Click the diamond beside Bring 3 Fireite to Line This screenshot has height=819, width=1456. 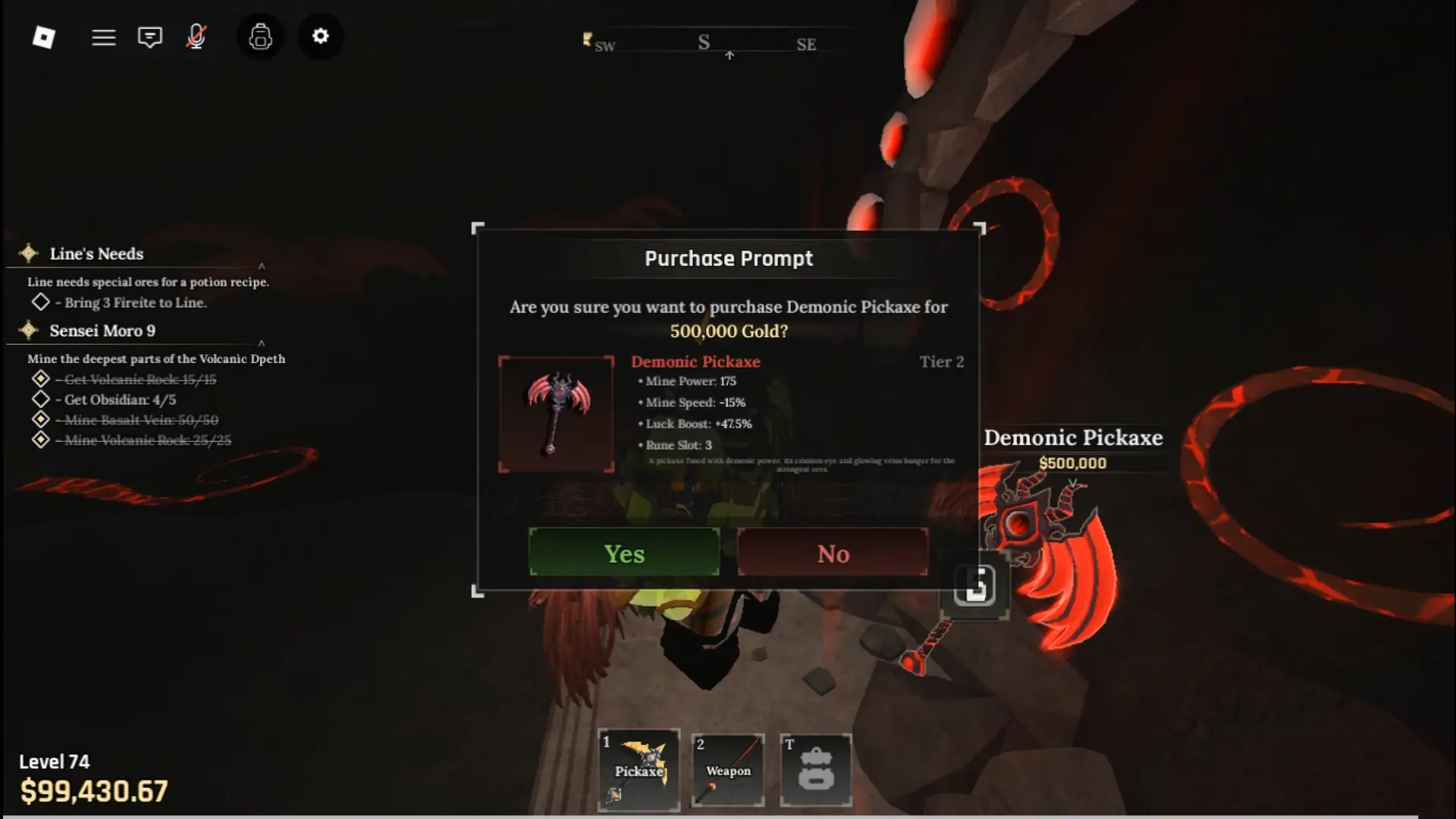pyautogui.click(x=42, y=302)
